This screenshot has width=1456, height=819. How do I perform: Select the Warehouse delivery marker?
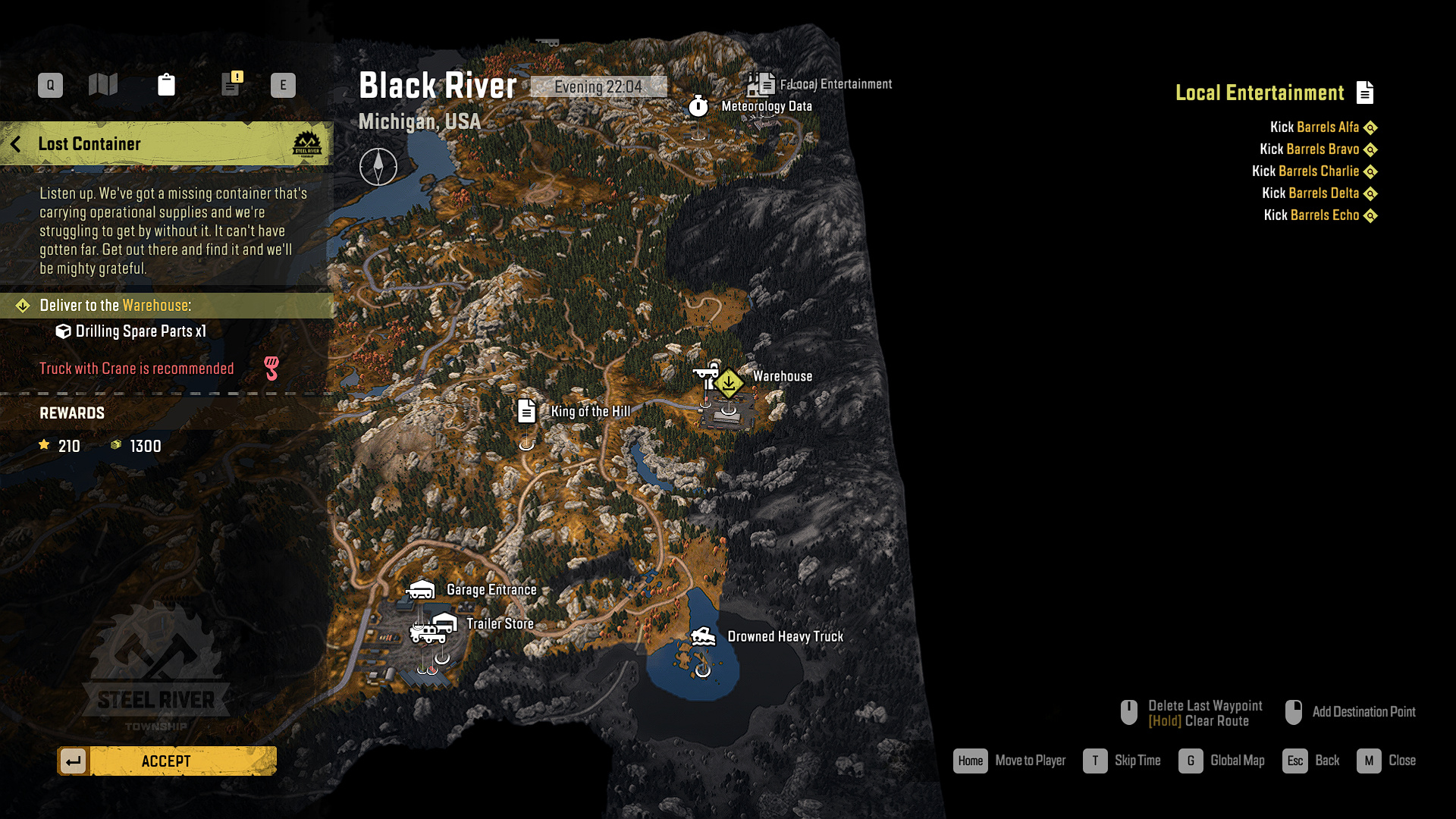[729, 383]
